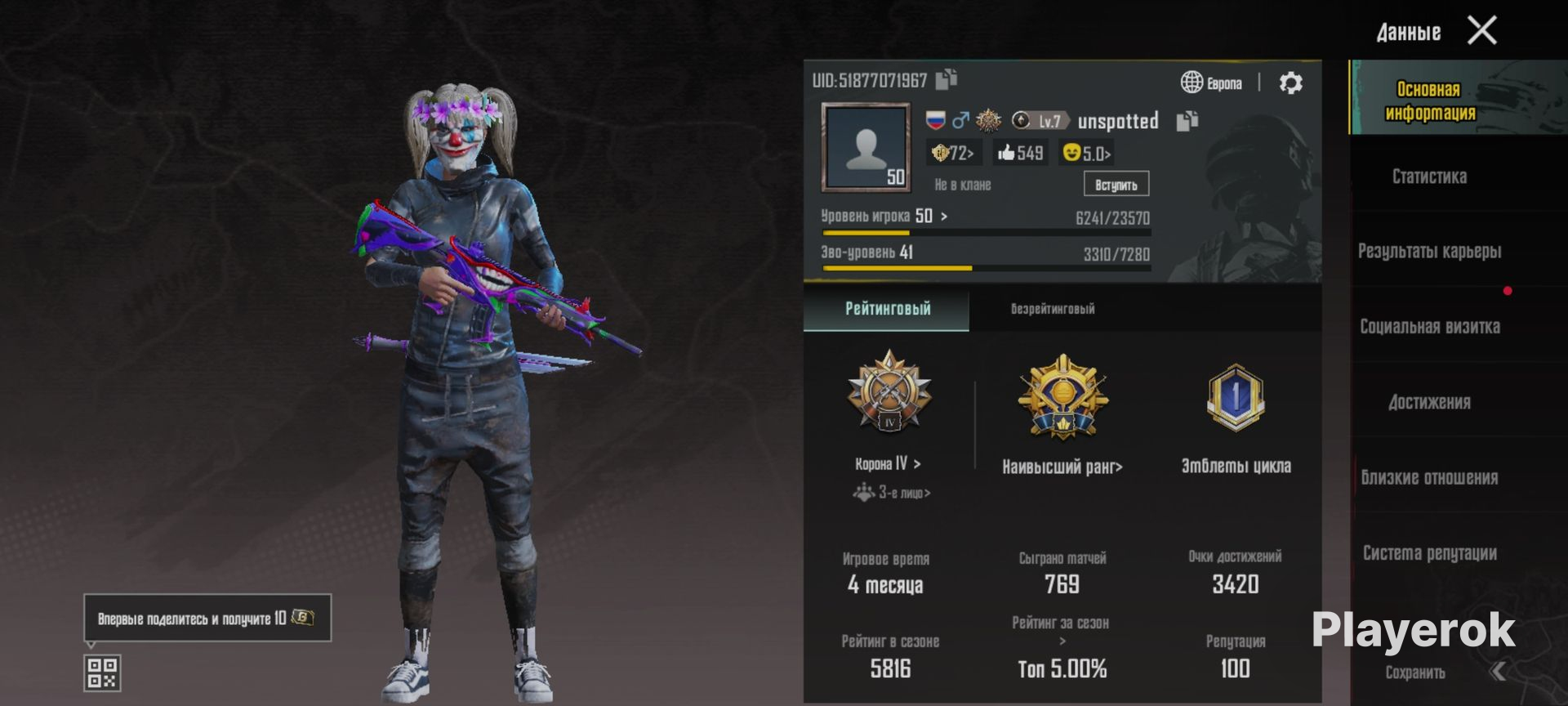Open the QR code icon
The image size is (1568, 706).
coord(102,672)
